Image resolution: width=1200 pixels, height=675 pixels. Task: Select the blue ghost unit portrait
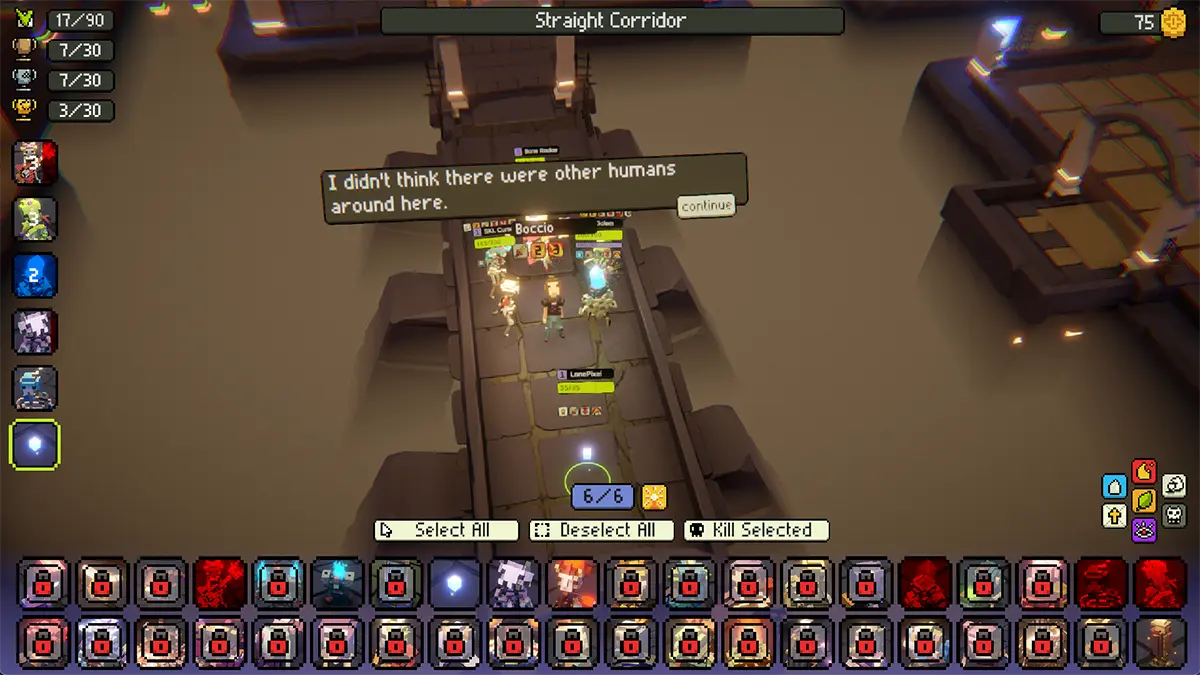pos(35,275)
